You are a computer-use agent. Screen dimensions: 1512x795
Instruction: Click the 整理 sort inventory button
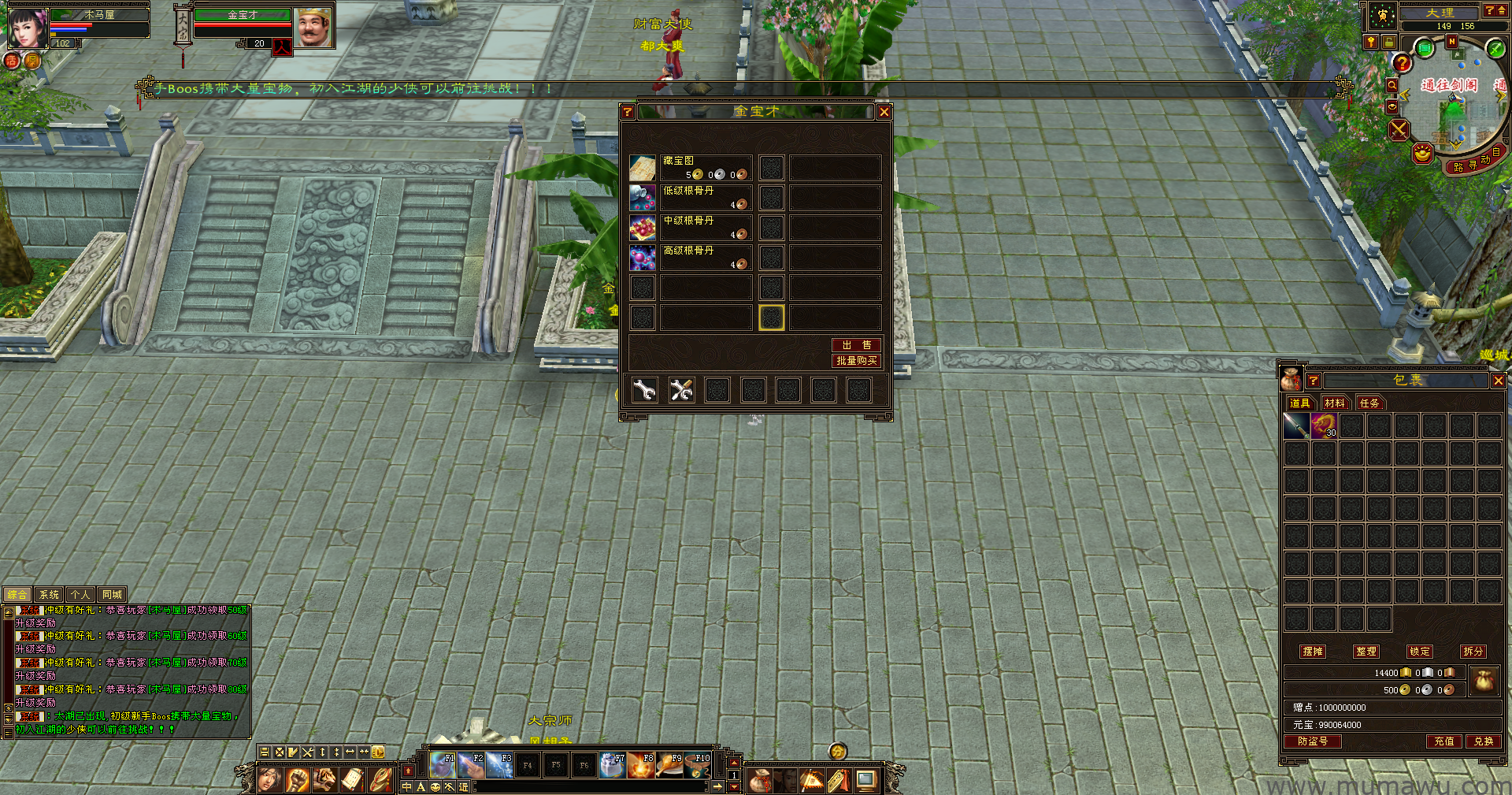click(1366, 652)
